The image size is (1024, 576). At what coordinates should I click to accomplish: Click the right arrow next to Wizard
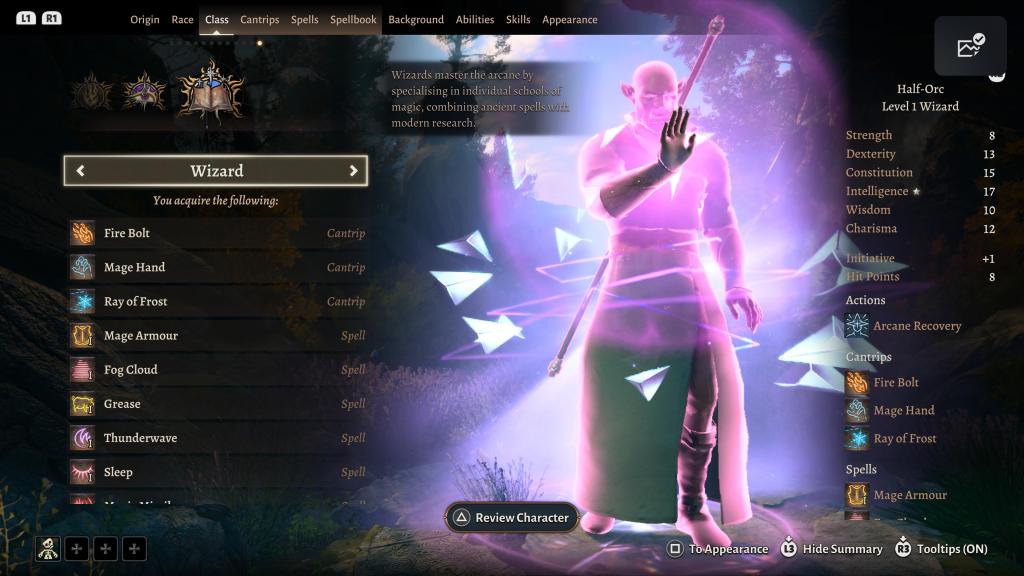(x=353, y=171)
